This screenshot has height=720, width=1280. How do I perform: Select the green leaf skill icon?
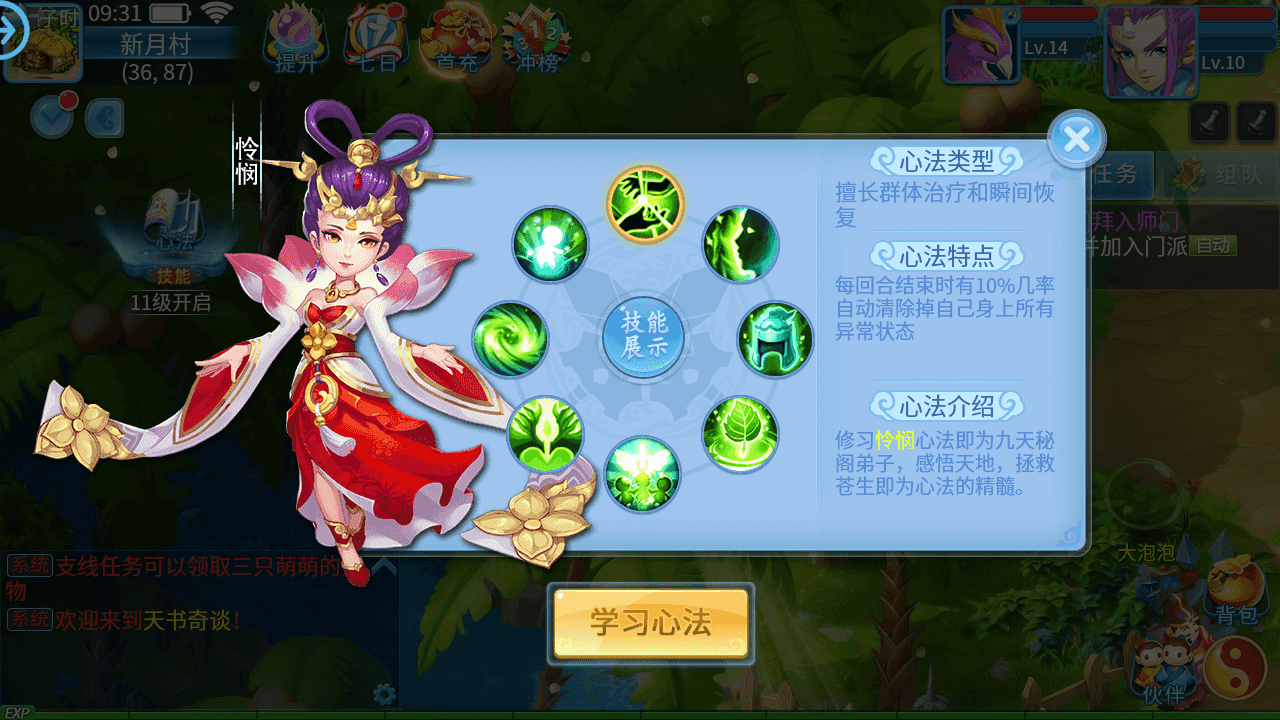pyautogui.click(x=741, y=433)
